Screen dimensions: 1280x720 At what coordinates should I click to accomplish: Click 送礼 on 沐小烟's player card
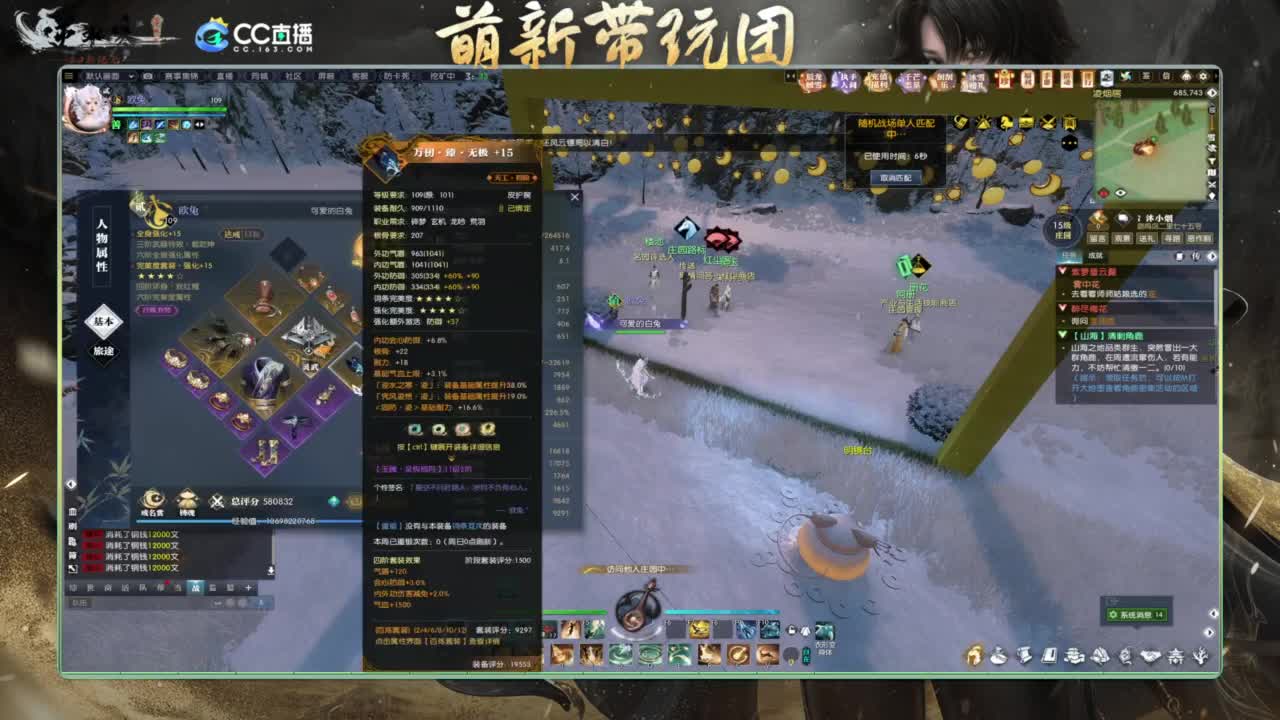(1150, 238)
